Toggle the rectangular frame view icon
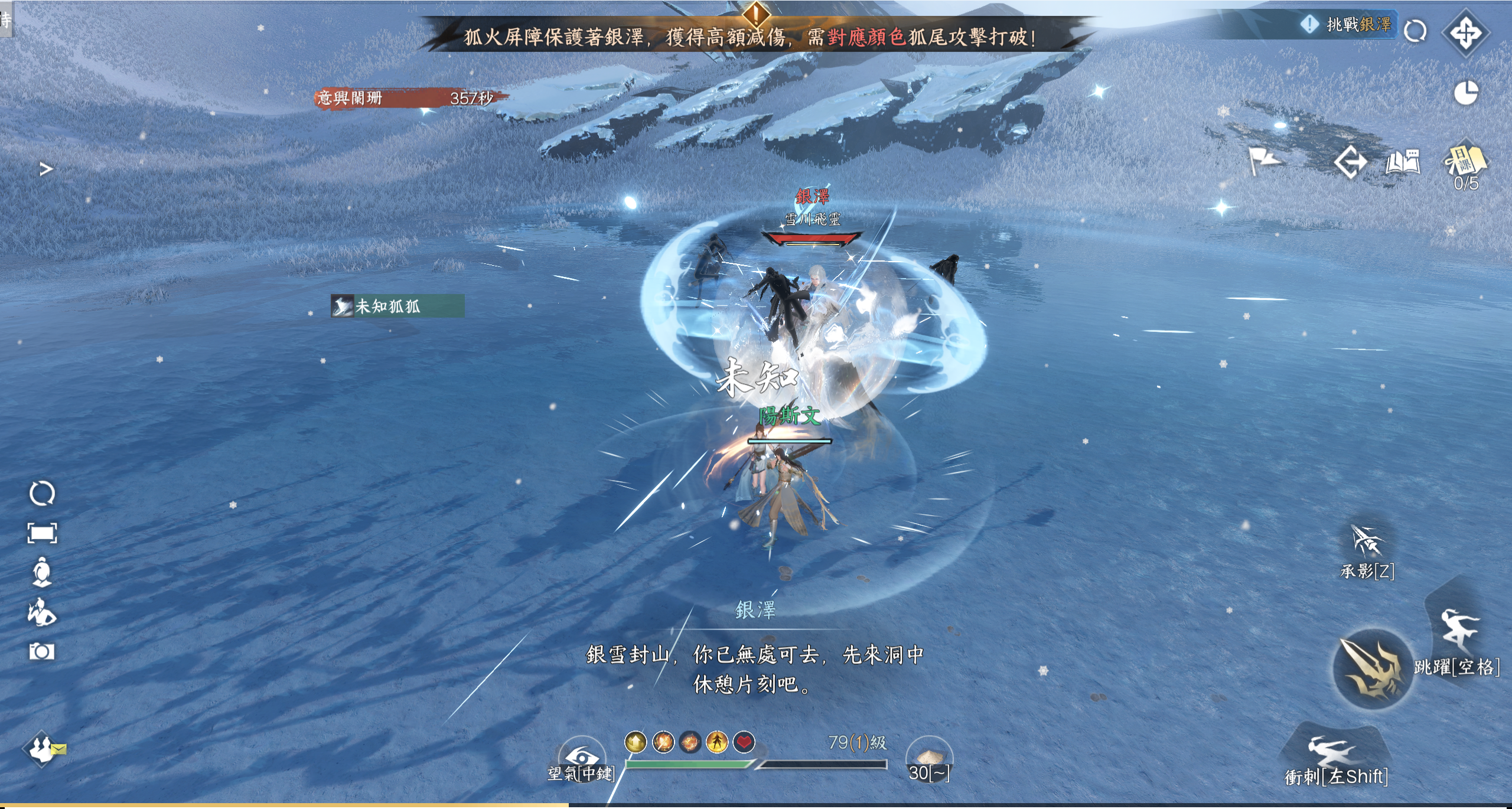The image size is (1512, 809). coord(42,533)
